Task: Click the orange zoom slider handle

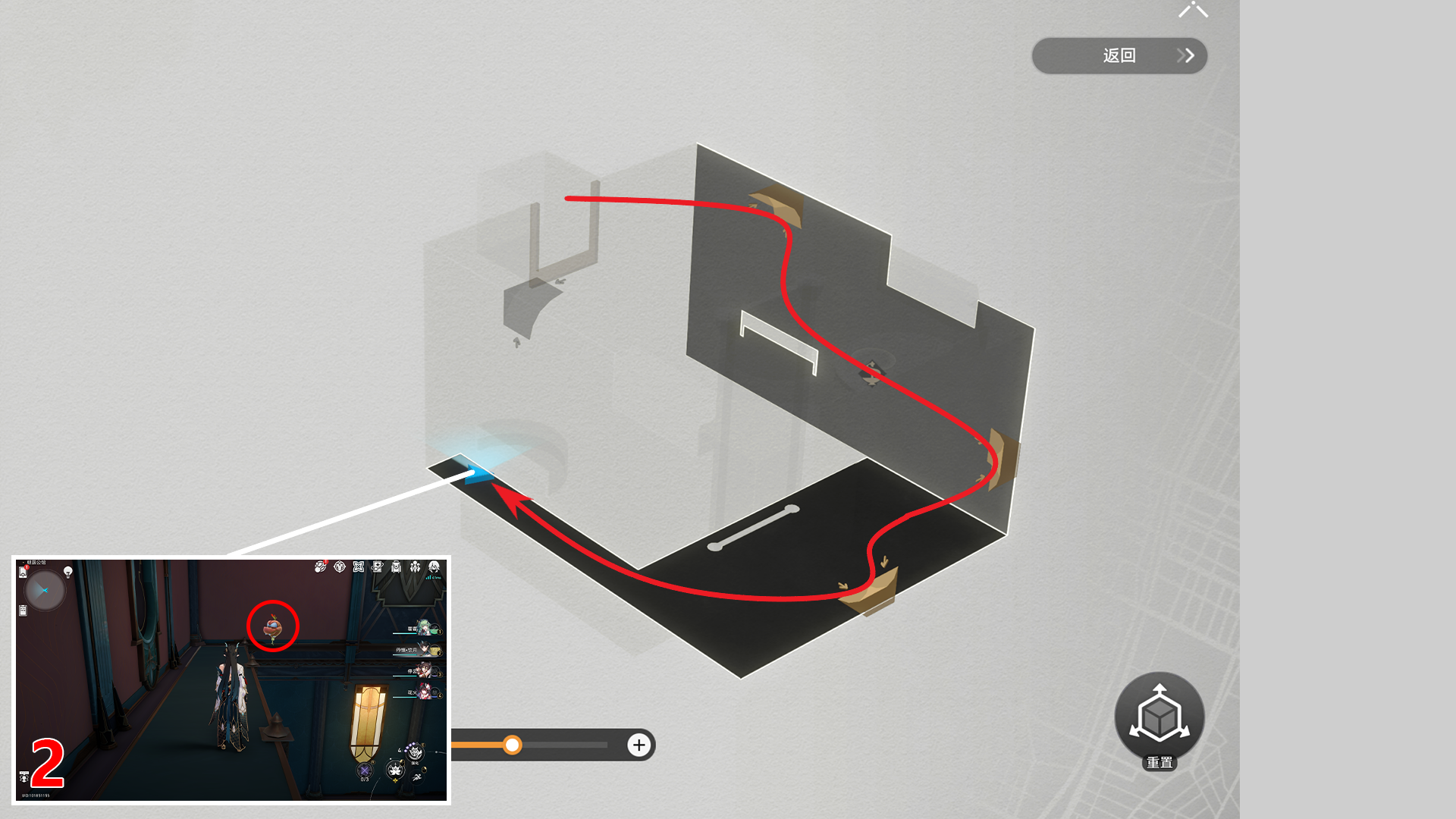Action: pyautogui.click(x=513, y=745)
